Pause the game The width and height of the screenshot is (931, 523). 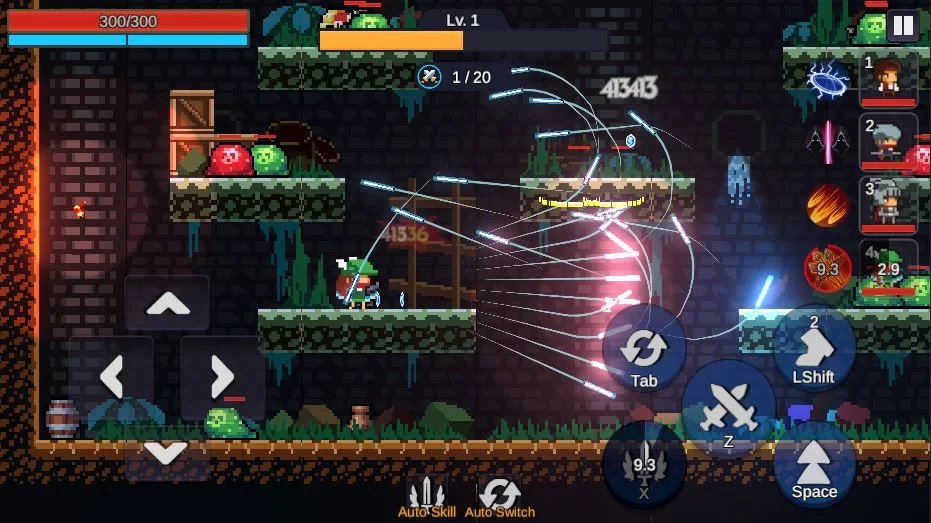coord(902,26)
